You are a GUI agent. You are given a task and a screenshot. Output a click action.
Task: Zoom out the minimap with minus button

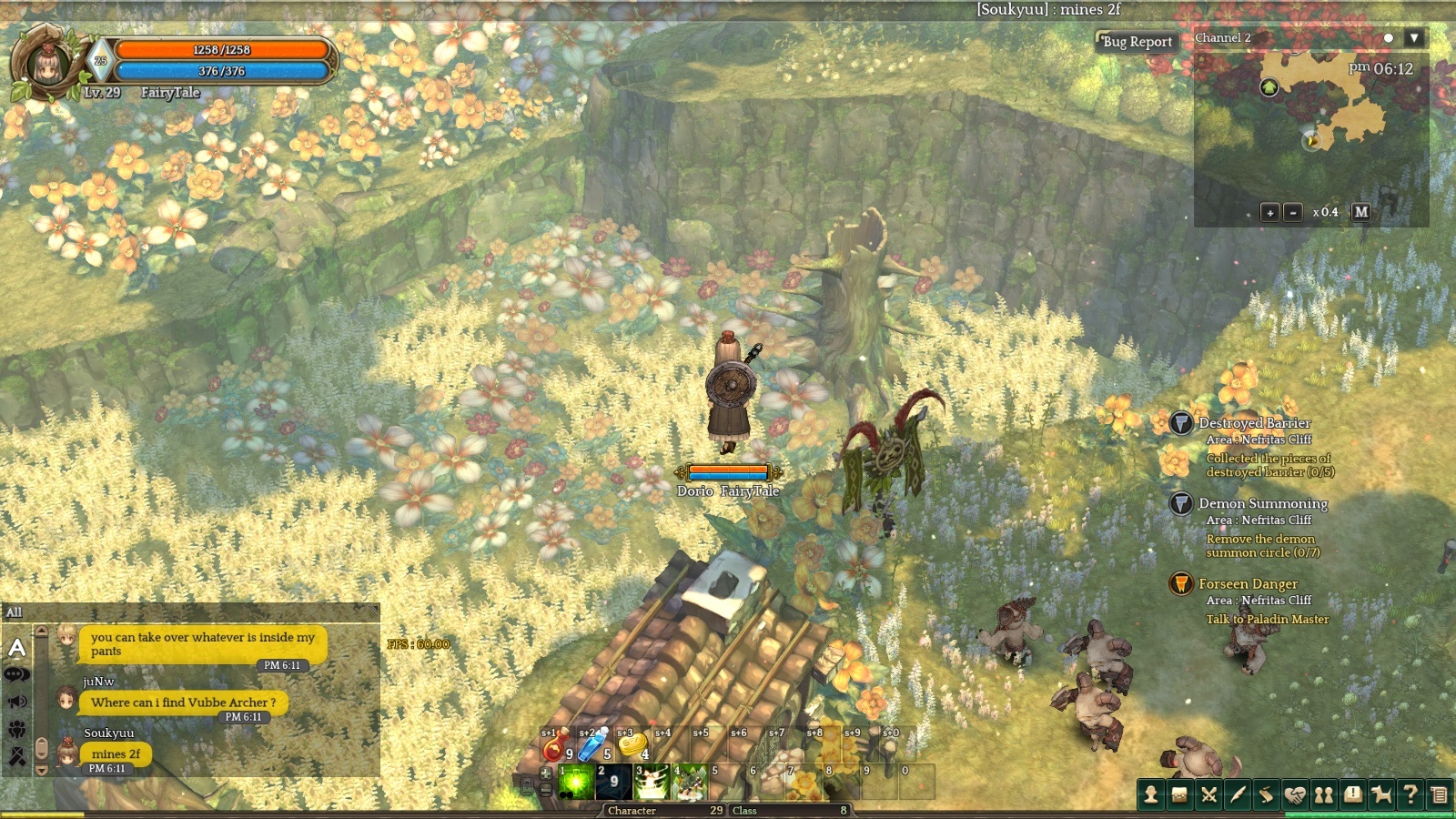pos(1293,212)
